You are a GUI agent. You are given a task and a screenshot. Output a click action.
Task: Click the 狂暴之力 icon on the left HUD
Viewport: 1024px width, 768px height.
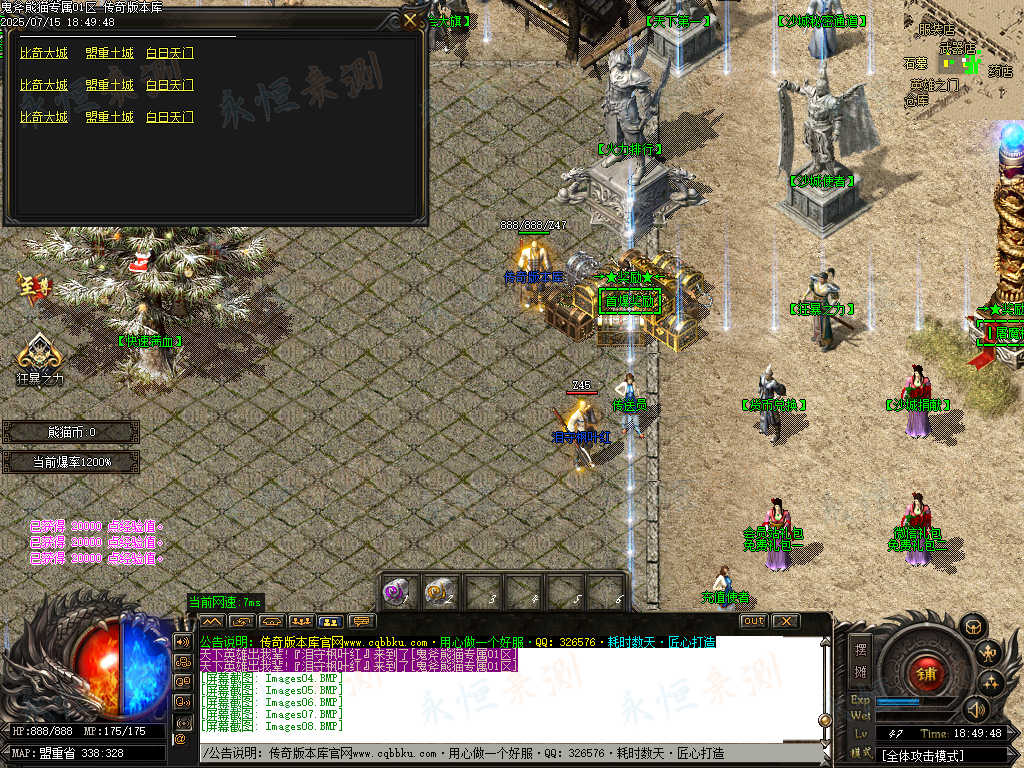click(x=39, y=353)
